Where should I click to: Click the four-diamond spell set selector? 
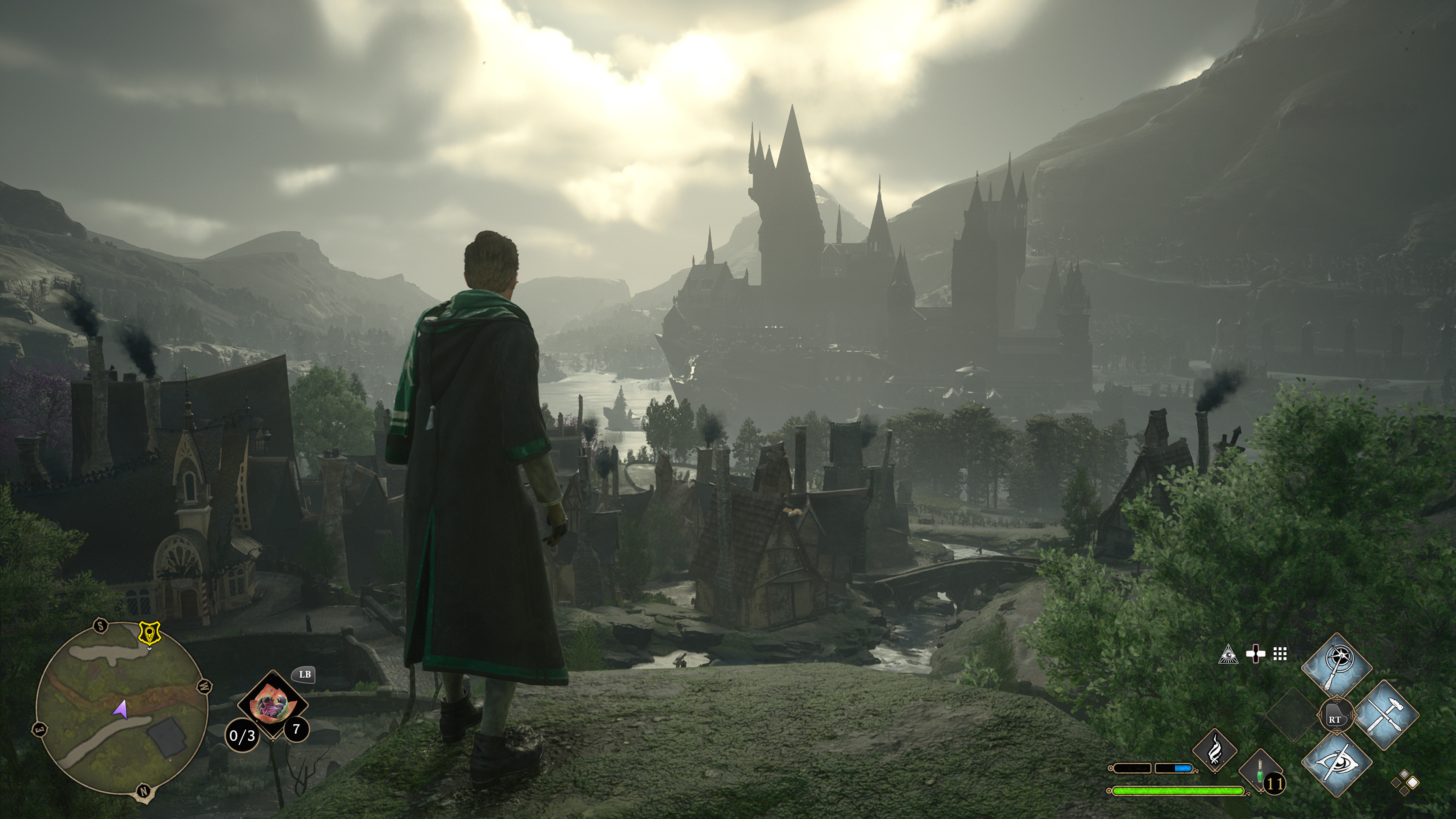coord(1405,782)
